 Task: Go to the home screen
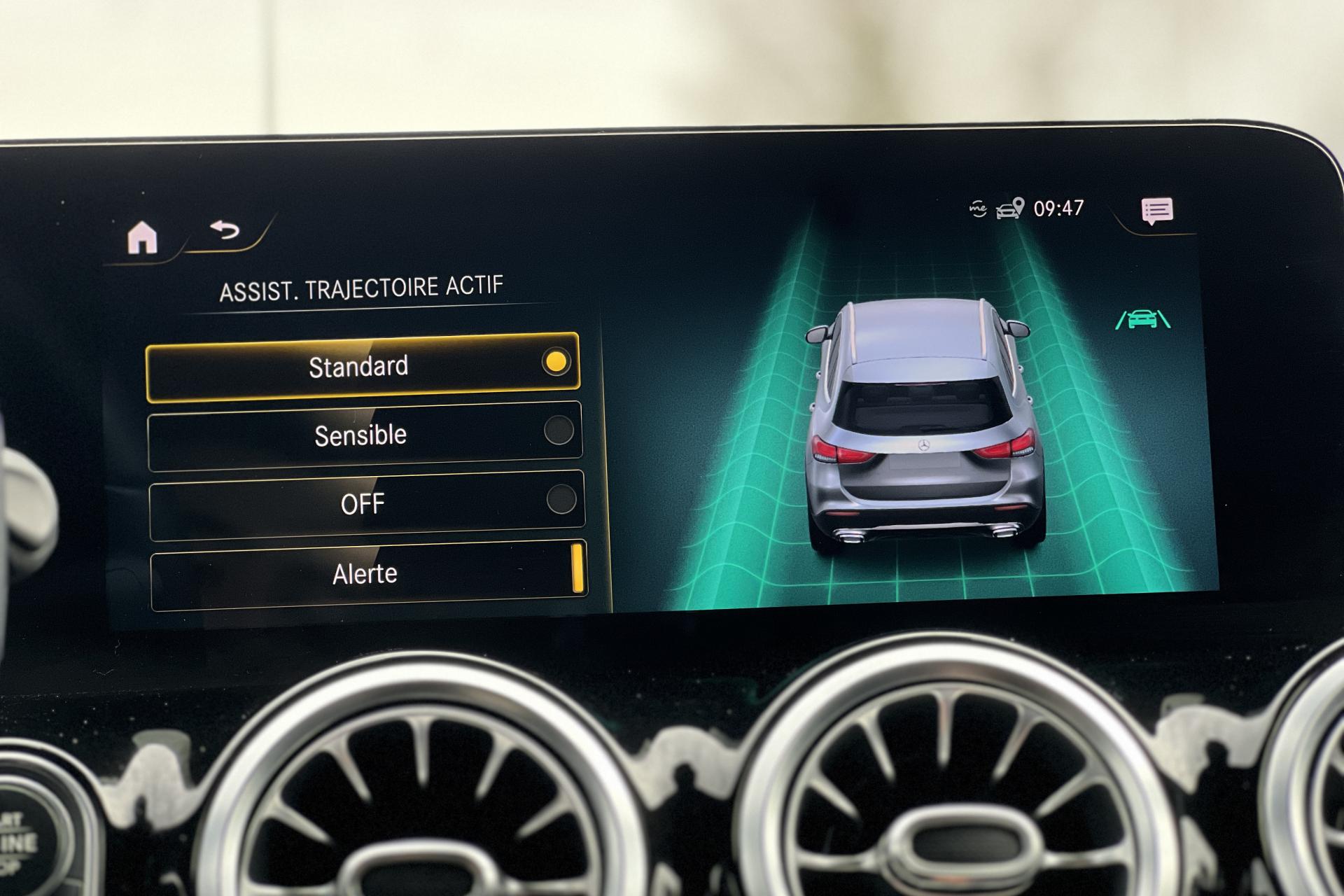click(x=143, y=237)
